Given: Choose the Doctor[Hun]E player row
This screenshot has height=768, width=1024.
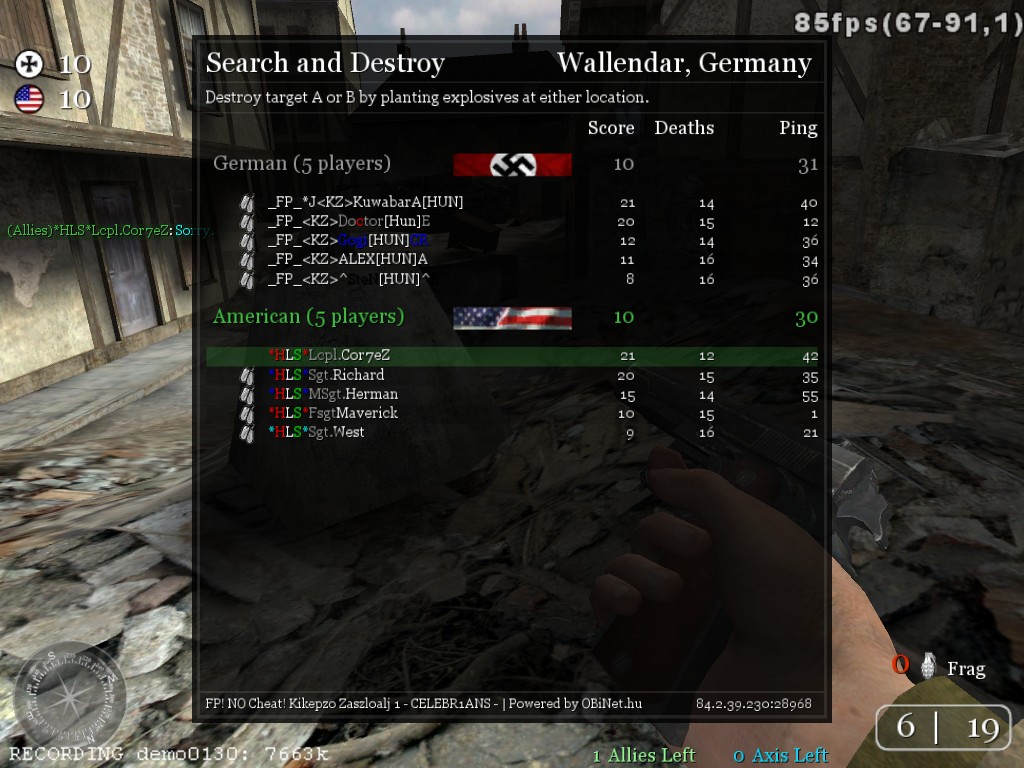Looking at the screenshot, I should pyautogui.click(x=349, y=221).
